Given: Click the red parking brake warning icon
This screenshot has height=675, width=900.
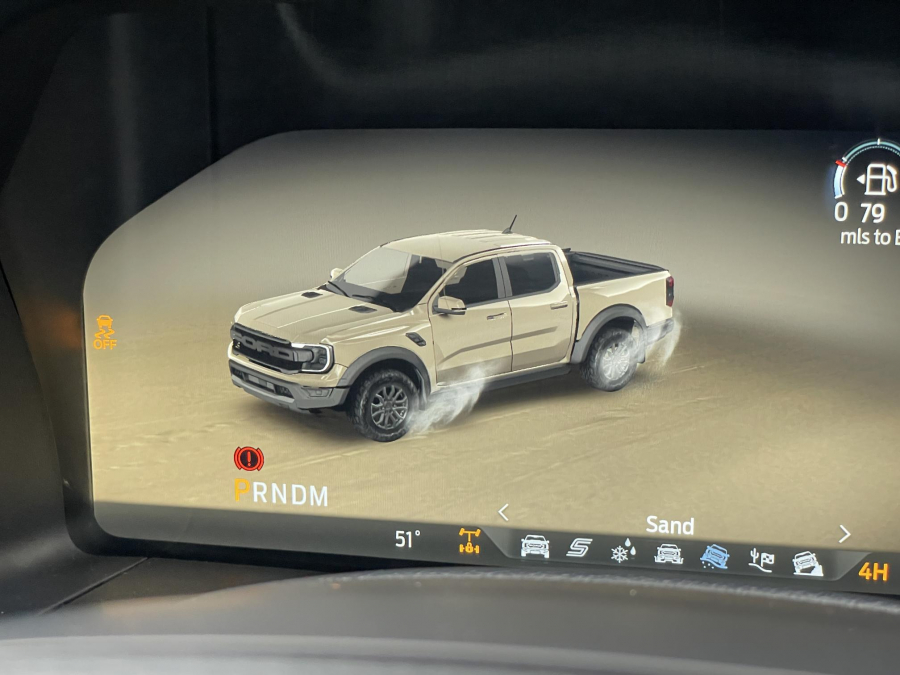Looking at the screenshot, I should click(248, 459).
